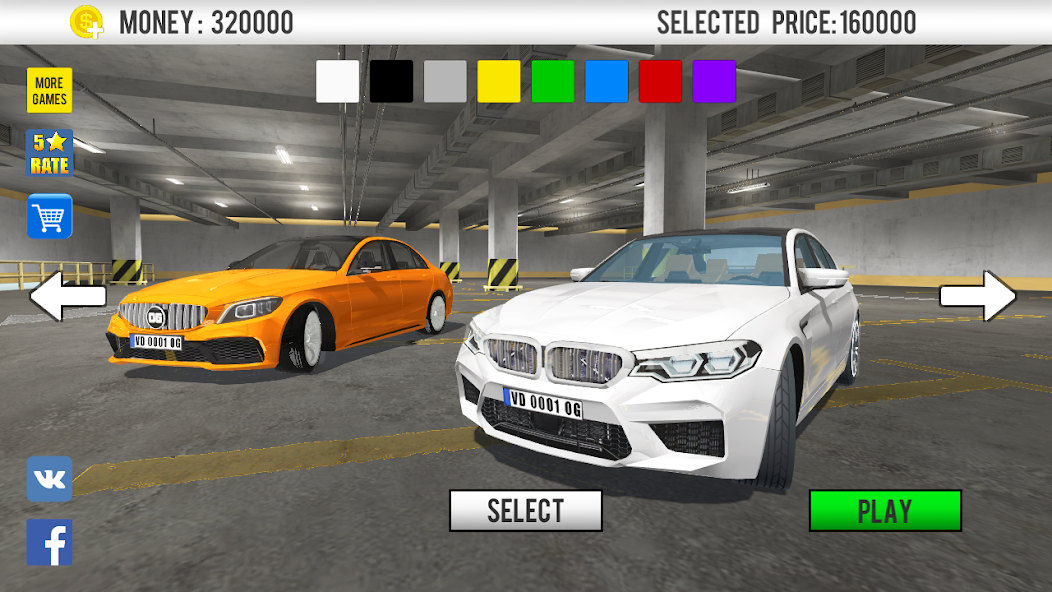Open the shopping cart store
Viewport: 1052px width, 592px height.
point(49,216)
